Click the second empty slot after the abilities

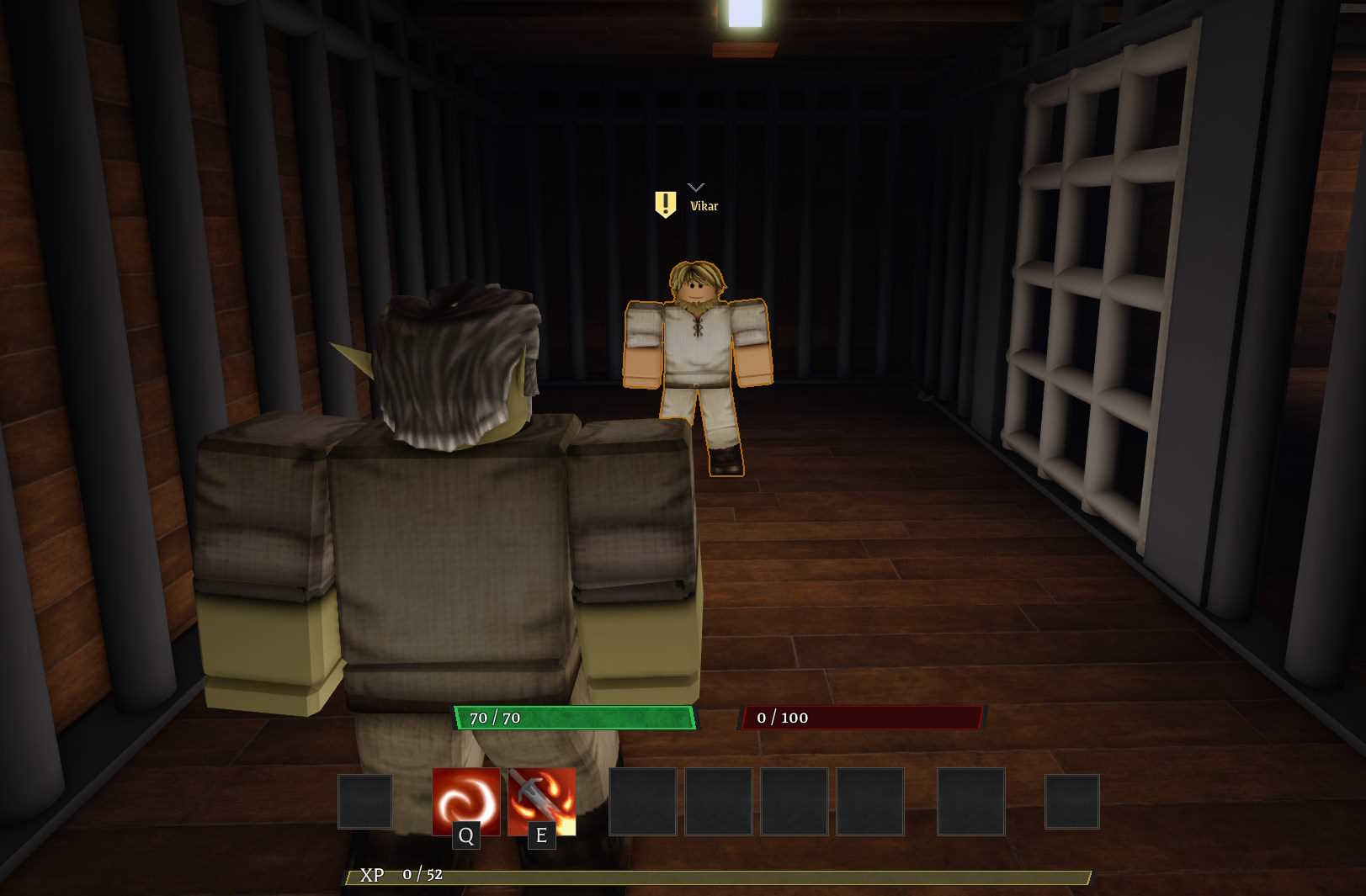coord(718,801)
